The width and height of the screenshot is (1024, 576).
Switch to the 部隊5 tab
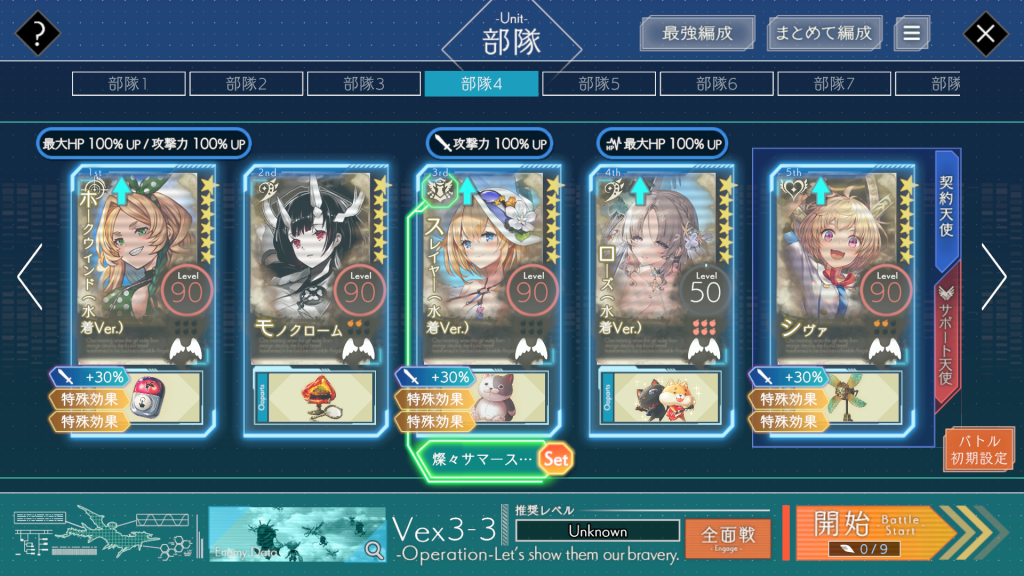pos(599,84)
